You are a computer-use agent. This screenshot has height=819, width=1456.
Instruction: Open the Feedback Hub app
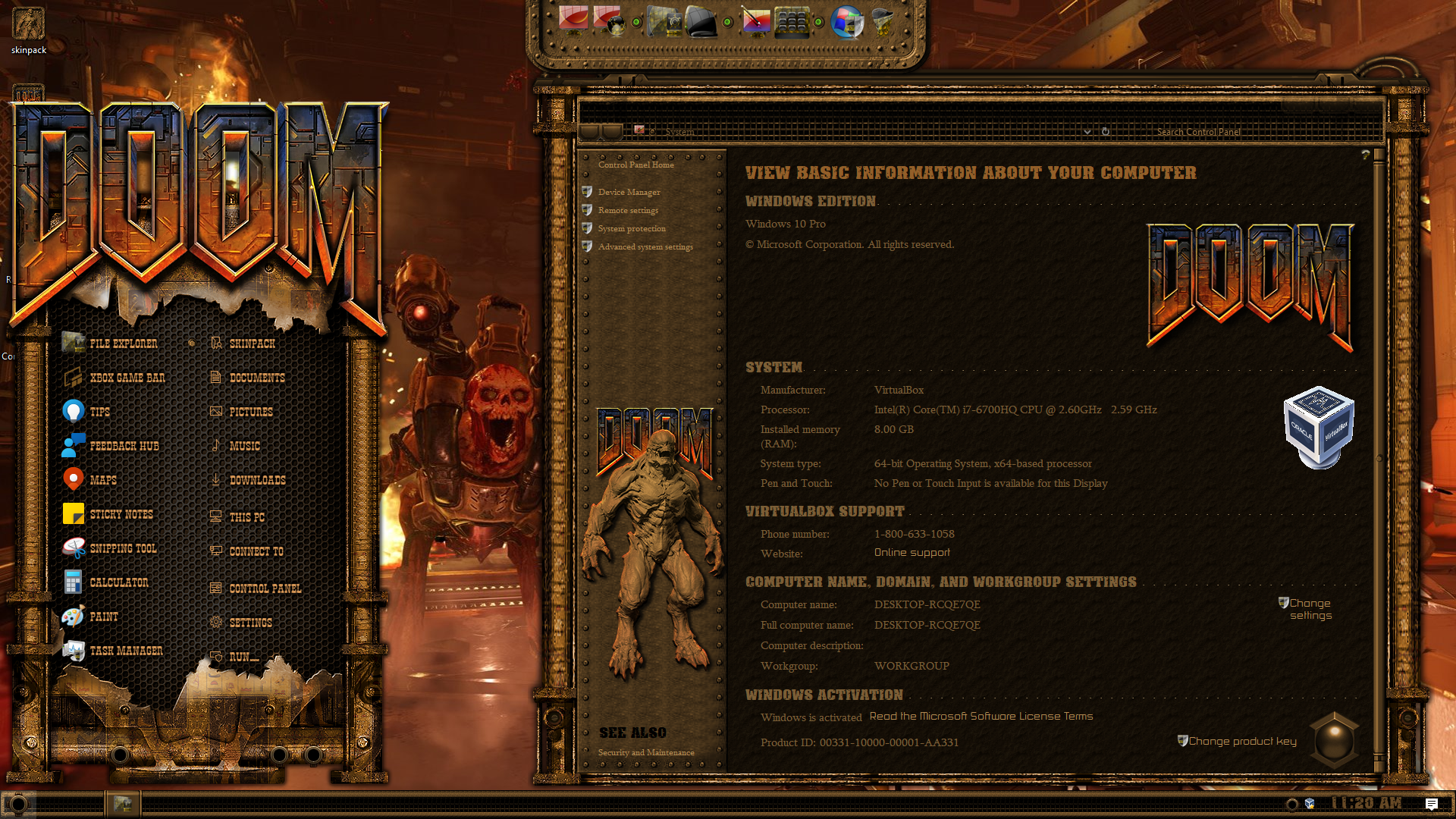coord(124,446)
